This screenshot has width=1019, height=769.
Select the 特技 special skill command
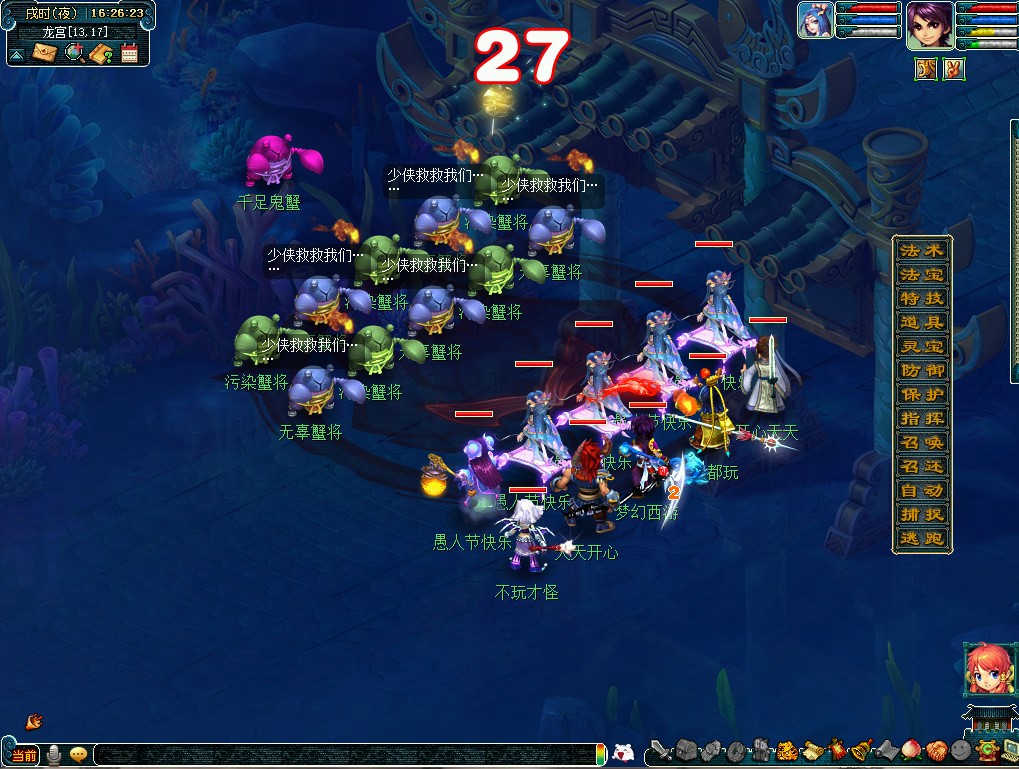click(921, 298)
